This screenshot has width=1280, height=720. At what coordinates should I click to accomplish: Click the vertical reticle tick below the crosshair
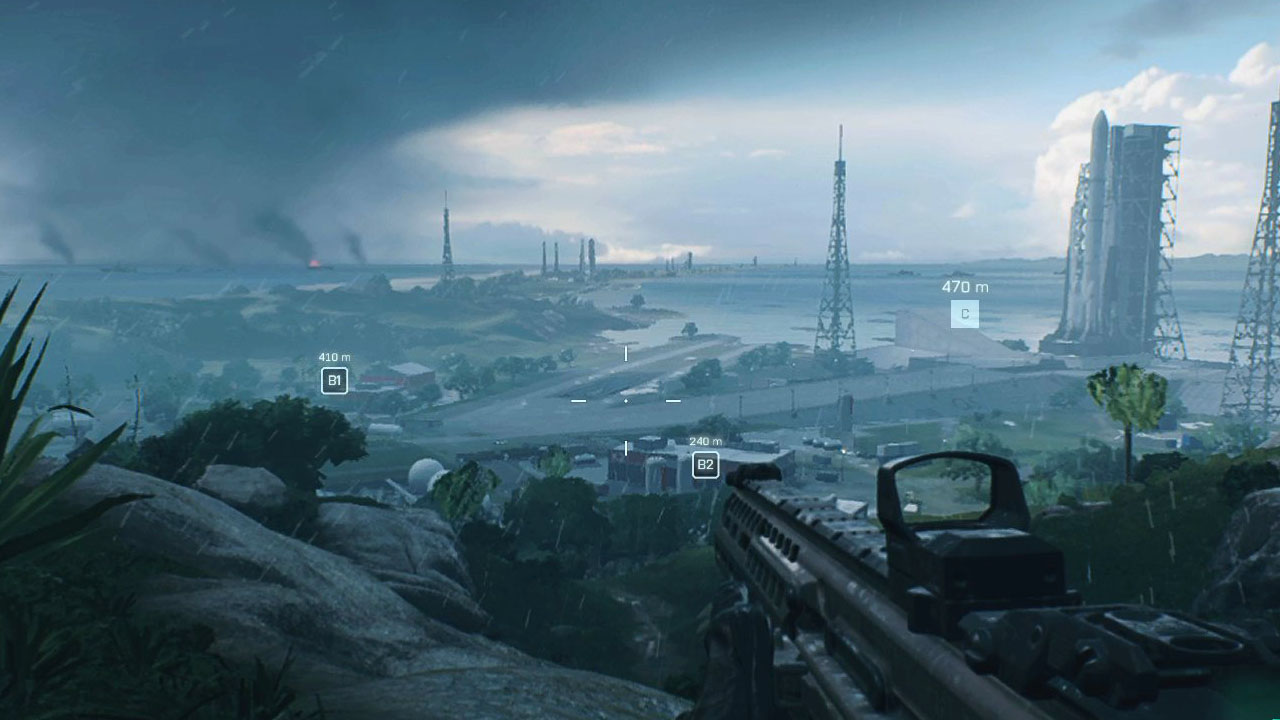click(x=626, y=446)
